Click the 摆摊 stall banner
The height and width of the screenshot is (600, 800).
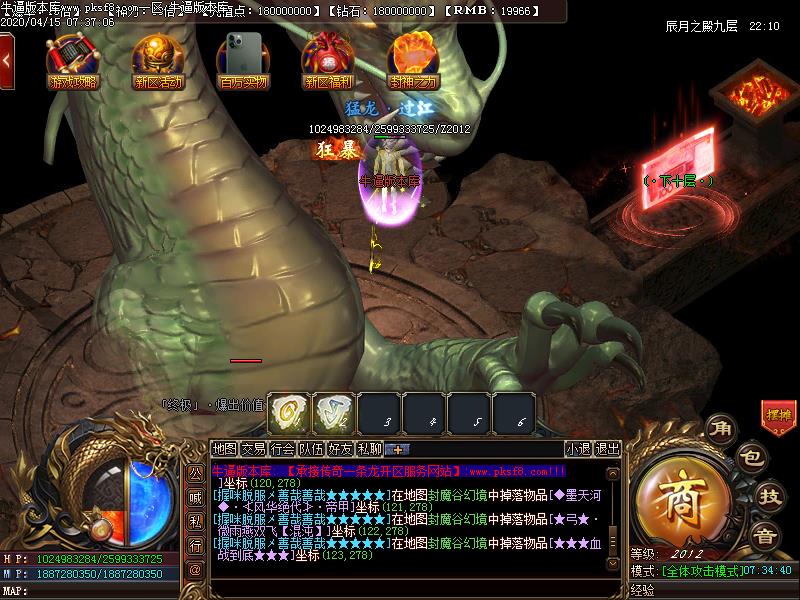click(x=777, y=415)
